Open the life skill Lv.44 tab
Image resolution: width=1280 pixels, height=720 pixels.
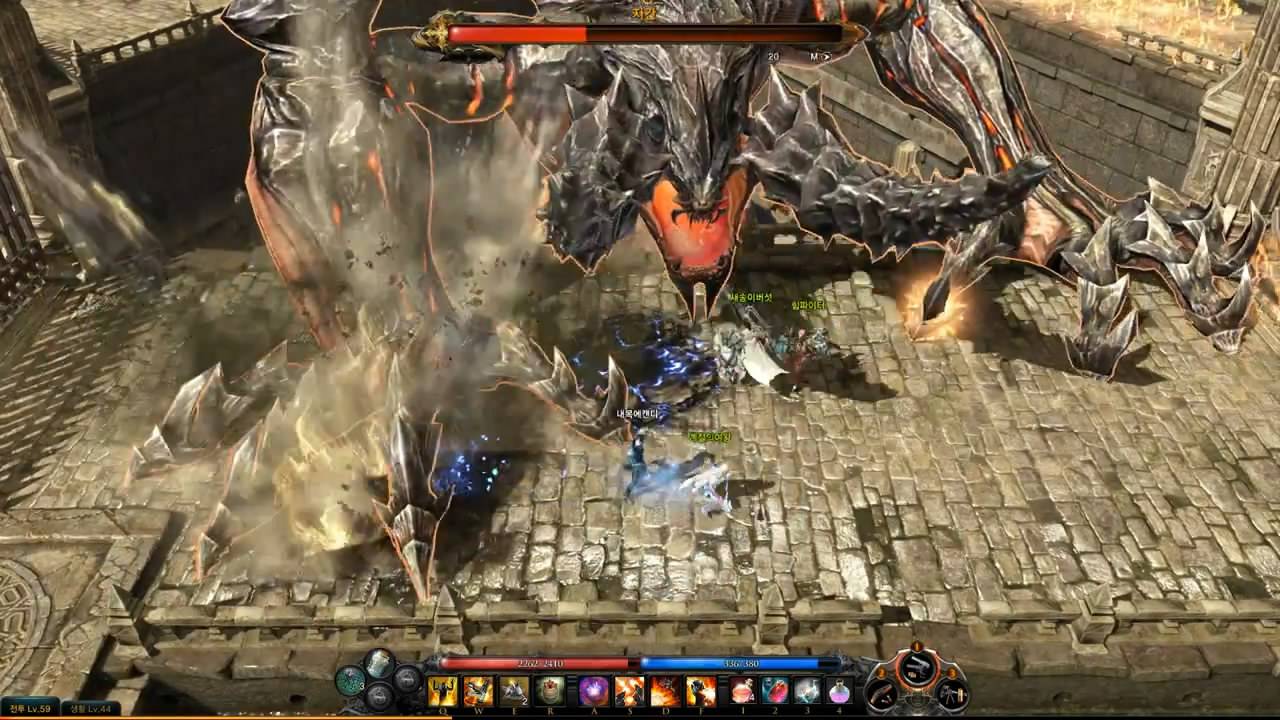91,709
